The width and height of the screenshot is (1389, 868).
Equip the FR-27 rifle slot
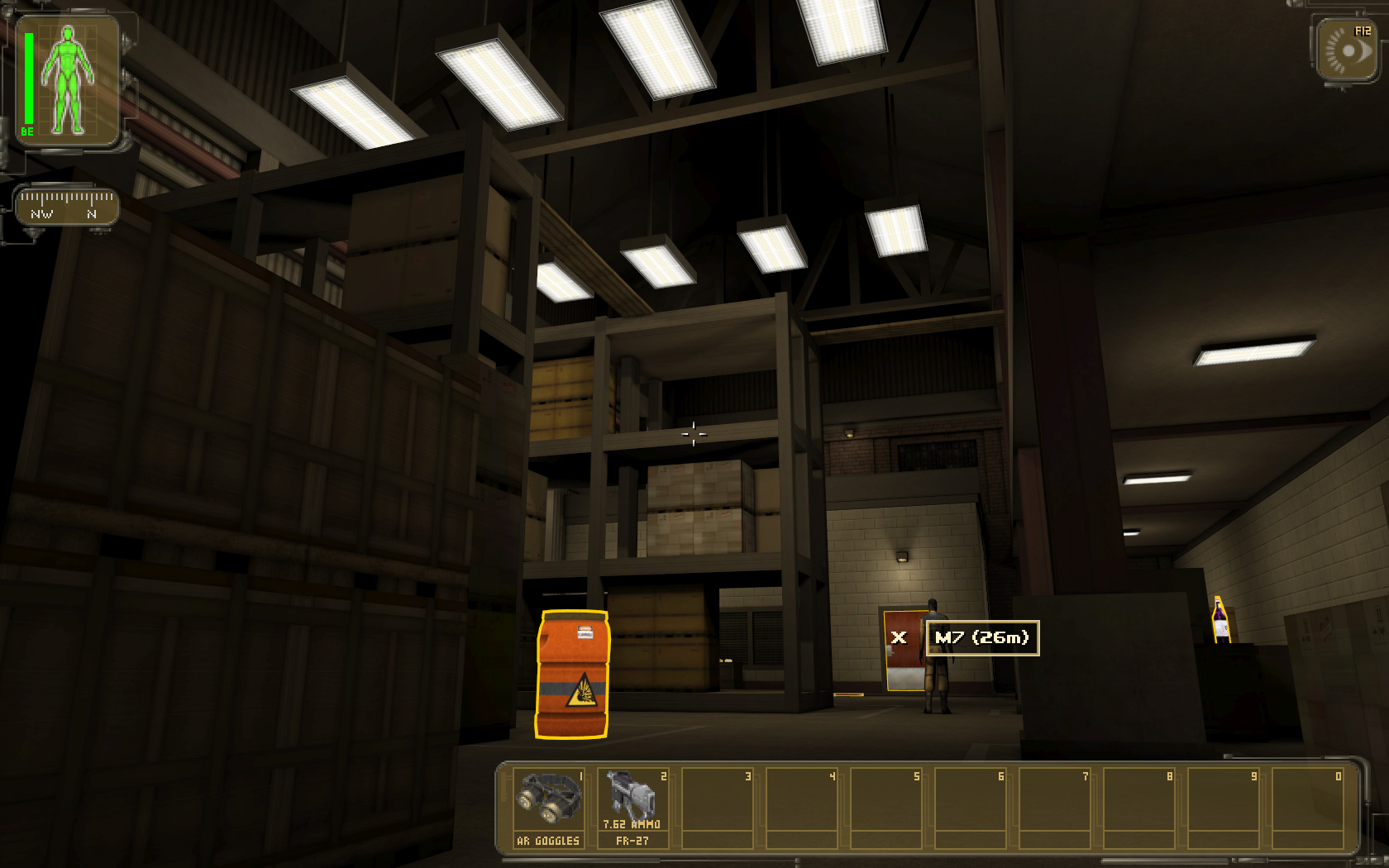pos(632,806)
